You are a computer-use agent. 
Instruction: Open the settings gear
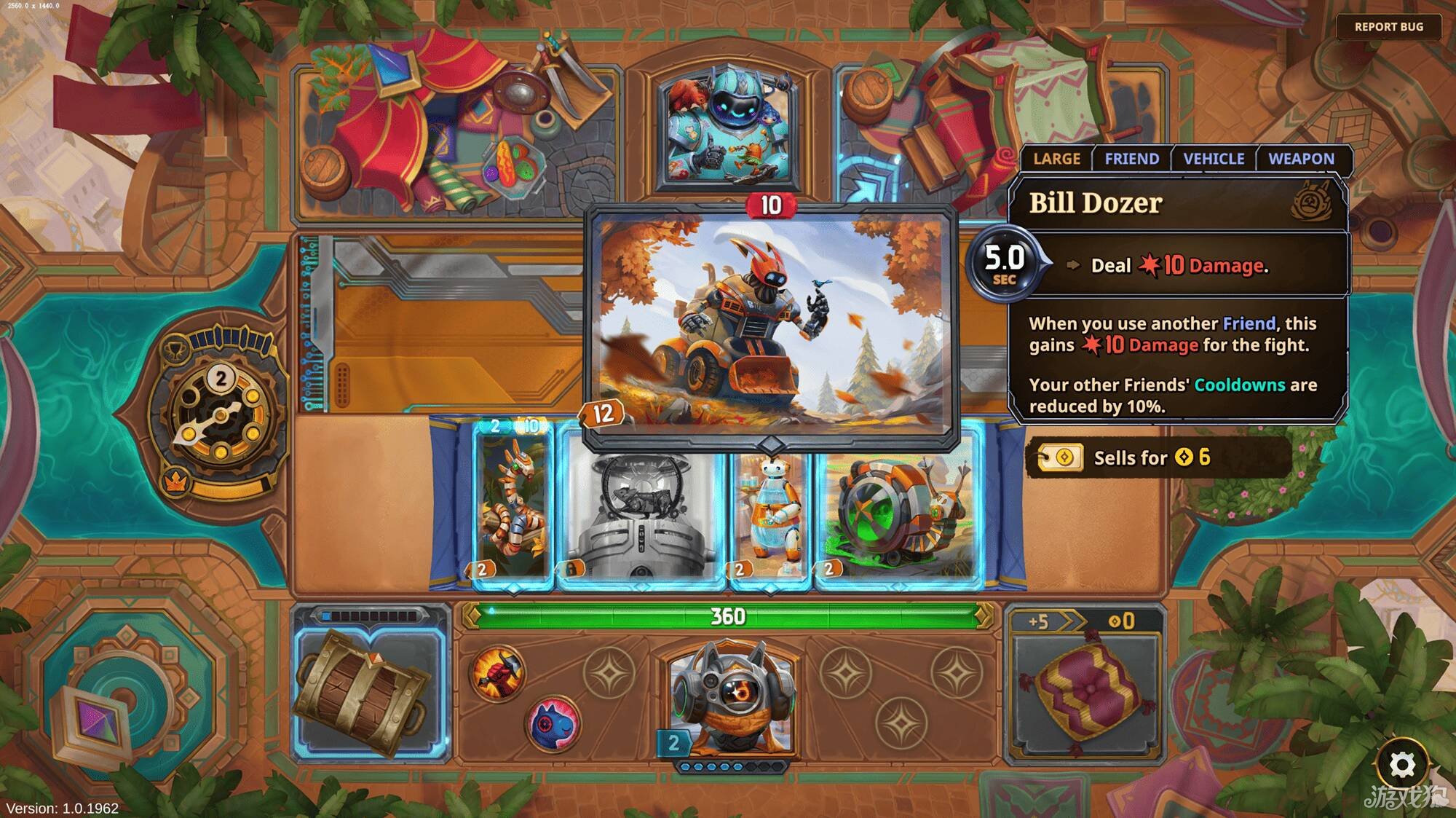(x=1401, y=765)
